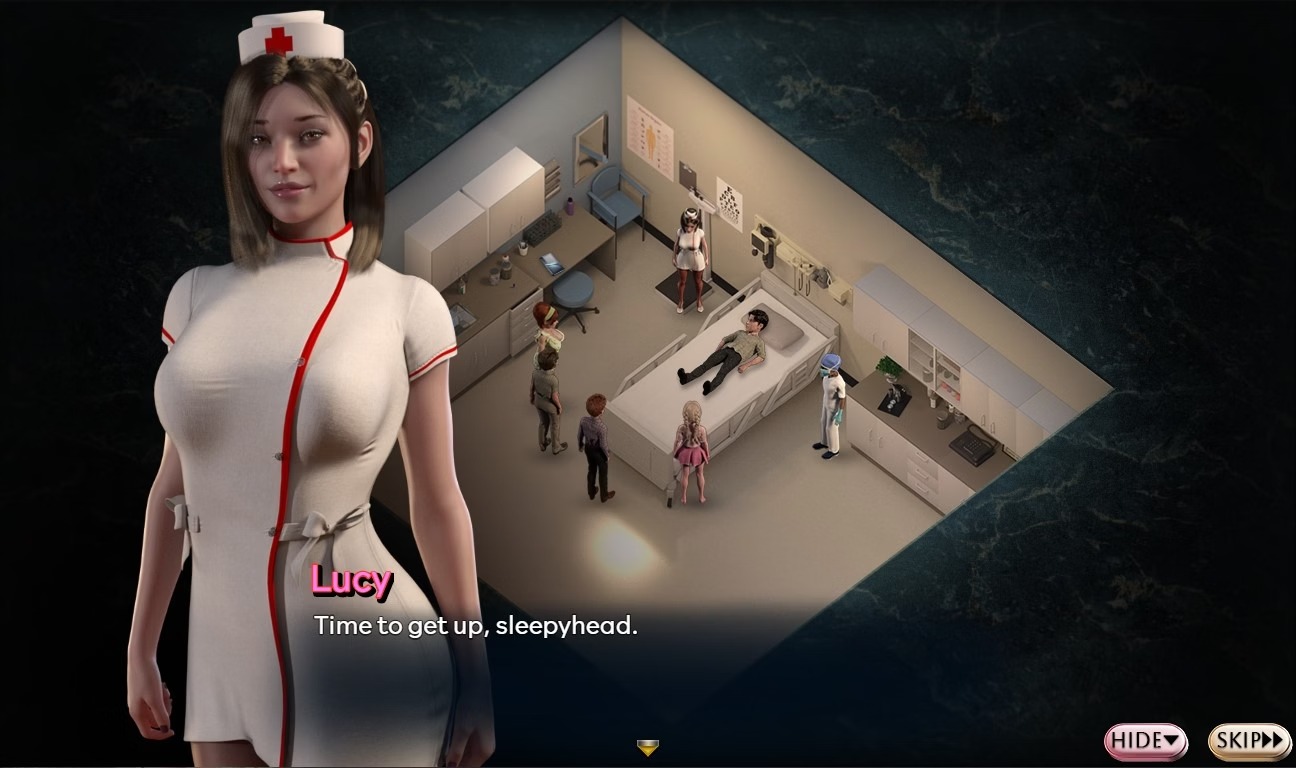Advance dialogue with the yellow arrow
Image resolution: width=1296 pixels, height=768 pixels.
[x=648, y=747]
